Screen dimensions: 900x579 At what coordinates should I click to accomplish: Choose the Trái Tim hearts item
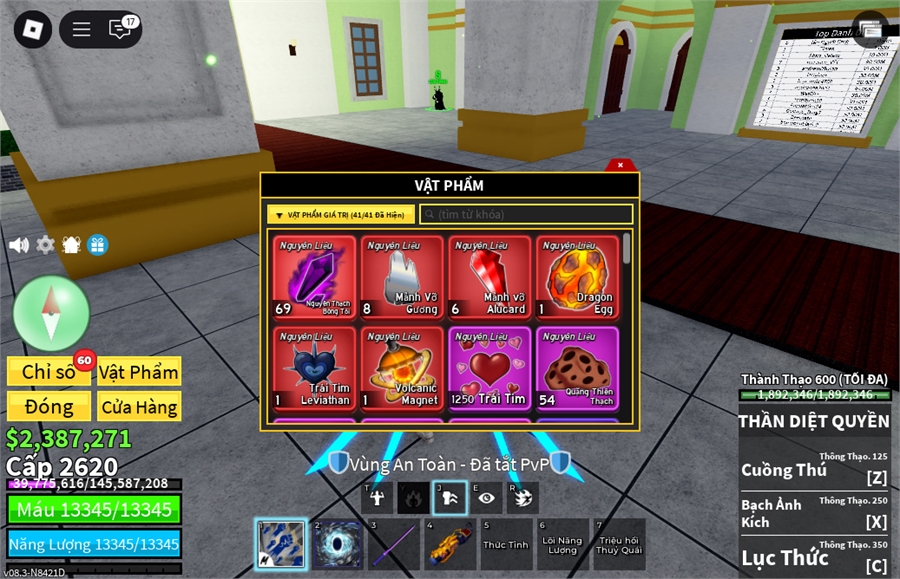pyautogui.click(x=490, y=368)
